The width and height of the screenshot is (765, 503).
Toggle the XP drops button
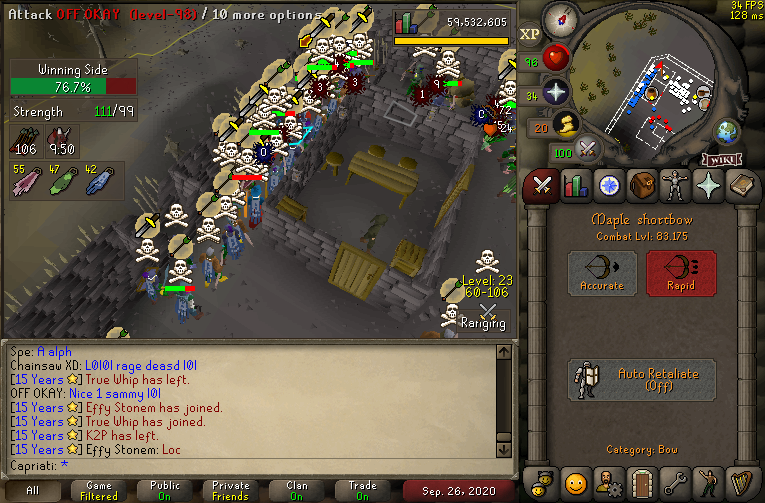[x=529, y=34]
